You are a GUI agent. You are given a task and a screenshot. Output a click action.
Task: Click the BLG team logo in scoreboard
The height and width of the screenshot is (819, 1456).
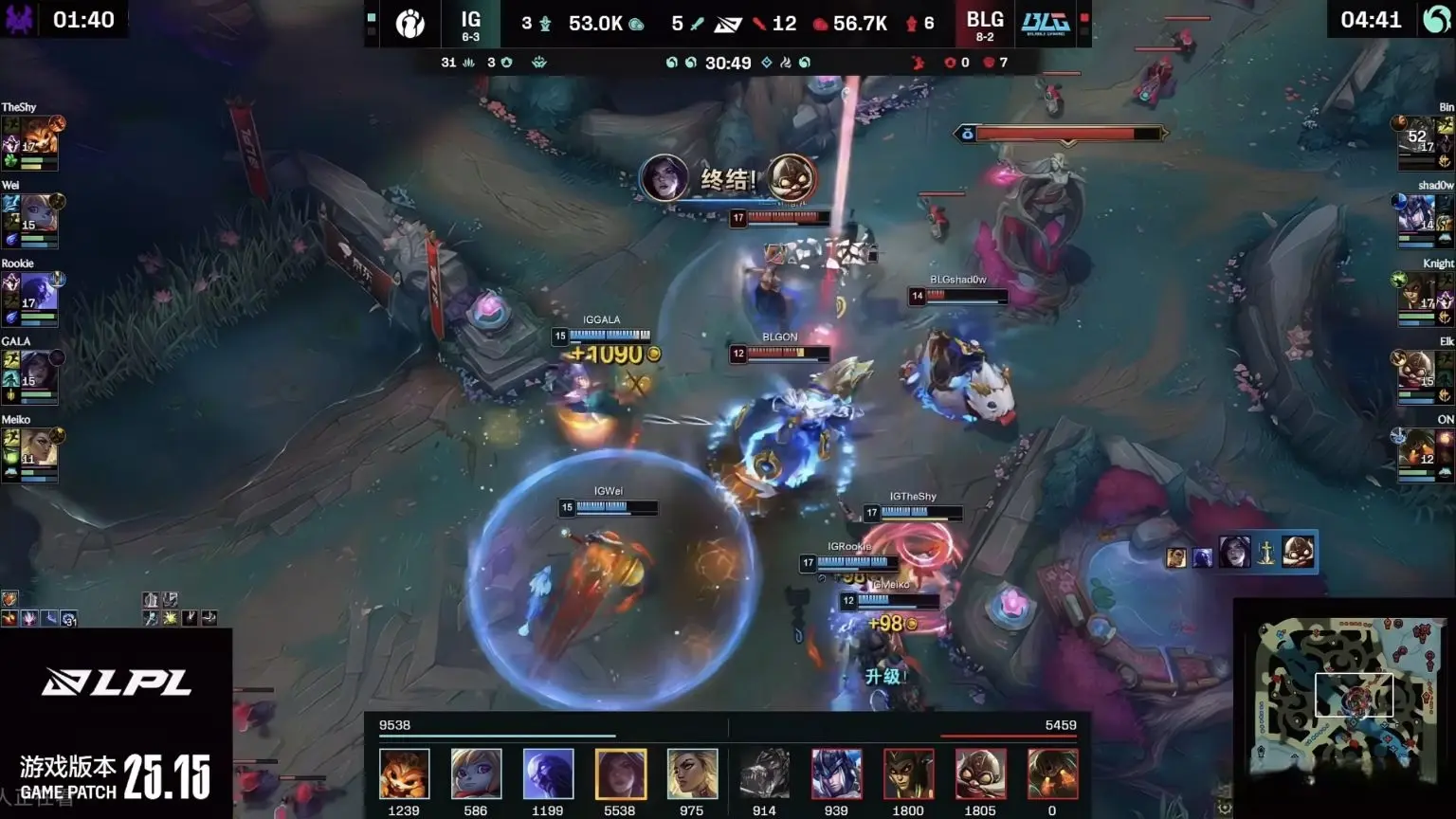pos(1046,24)
